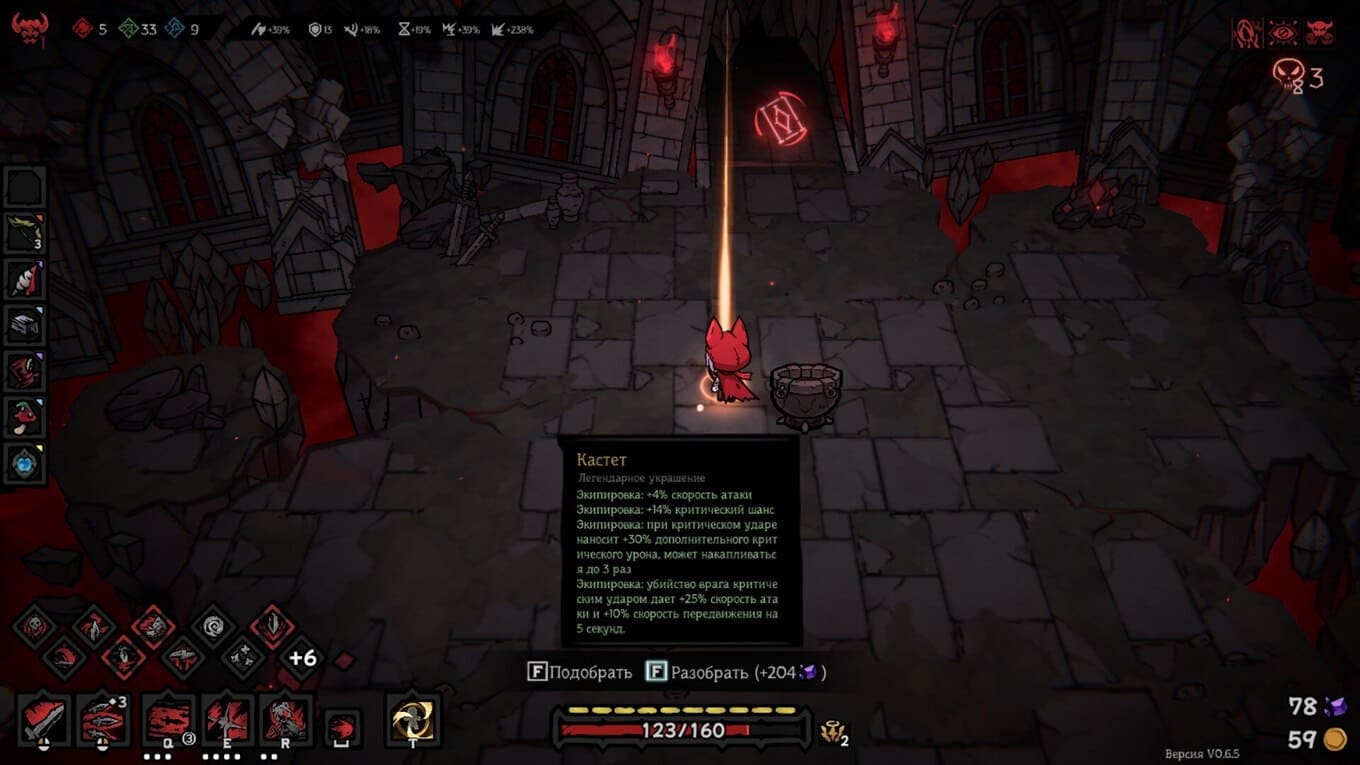The width and height of the screenshot is (1360, 765).
Task: Activate the sword basic attack skill
Action: (44, 720)
